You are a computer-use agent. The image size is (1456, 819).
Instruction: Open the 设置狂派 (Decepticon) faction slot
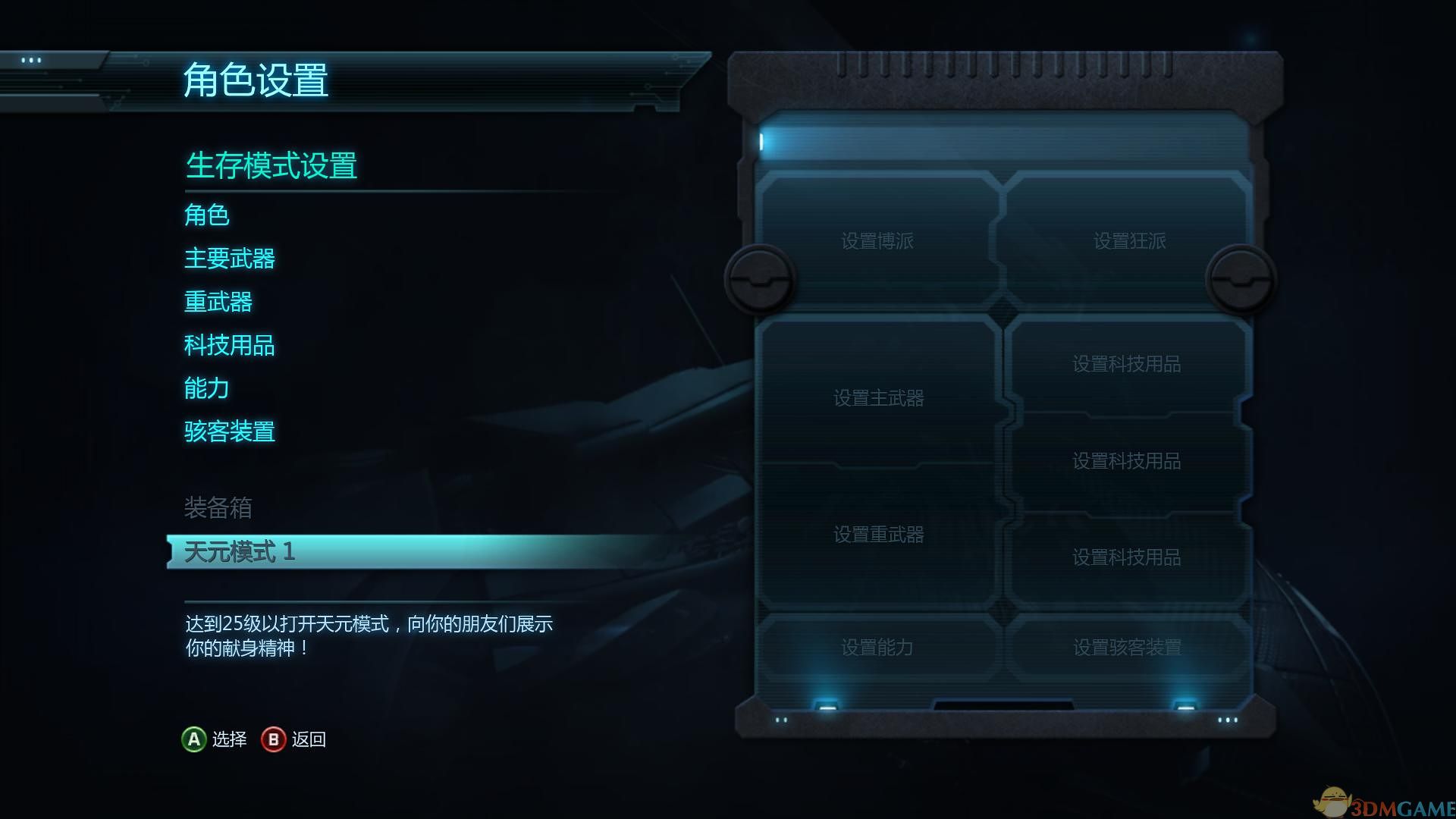pyautogui.click(x=1128, y=241)
